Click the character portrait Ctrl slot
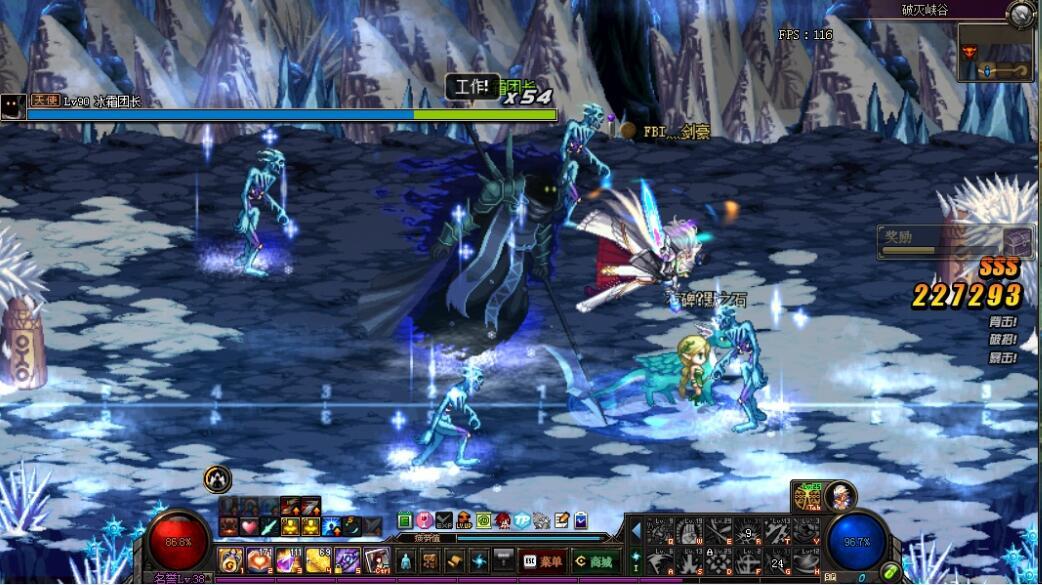This screenshot has width=1042, height=585. (x=377, y=560)
